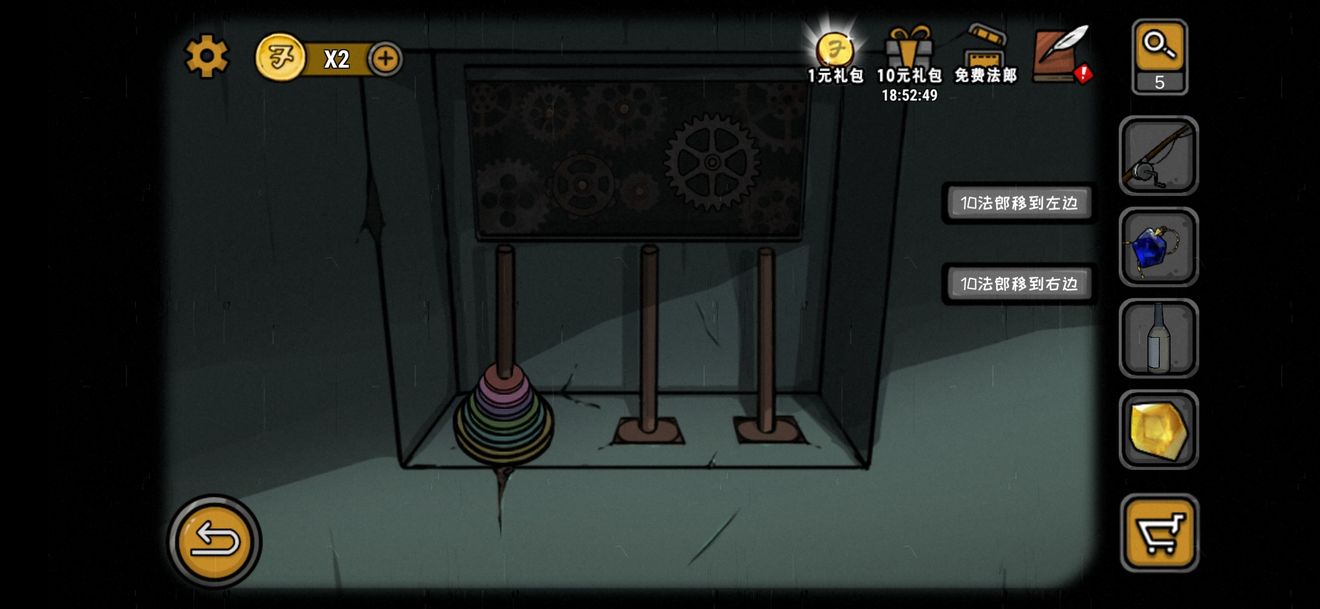1320x609 pixels.
Task: Choose 10法郎移到左边 option
Action: (1019, 203)
